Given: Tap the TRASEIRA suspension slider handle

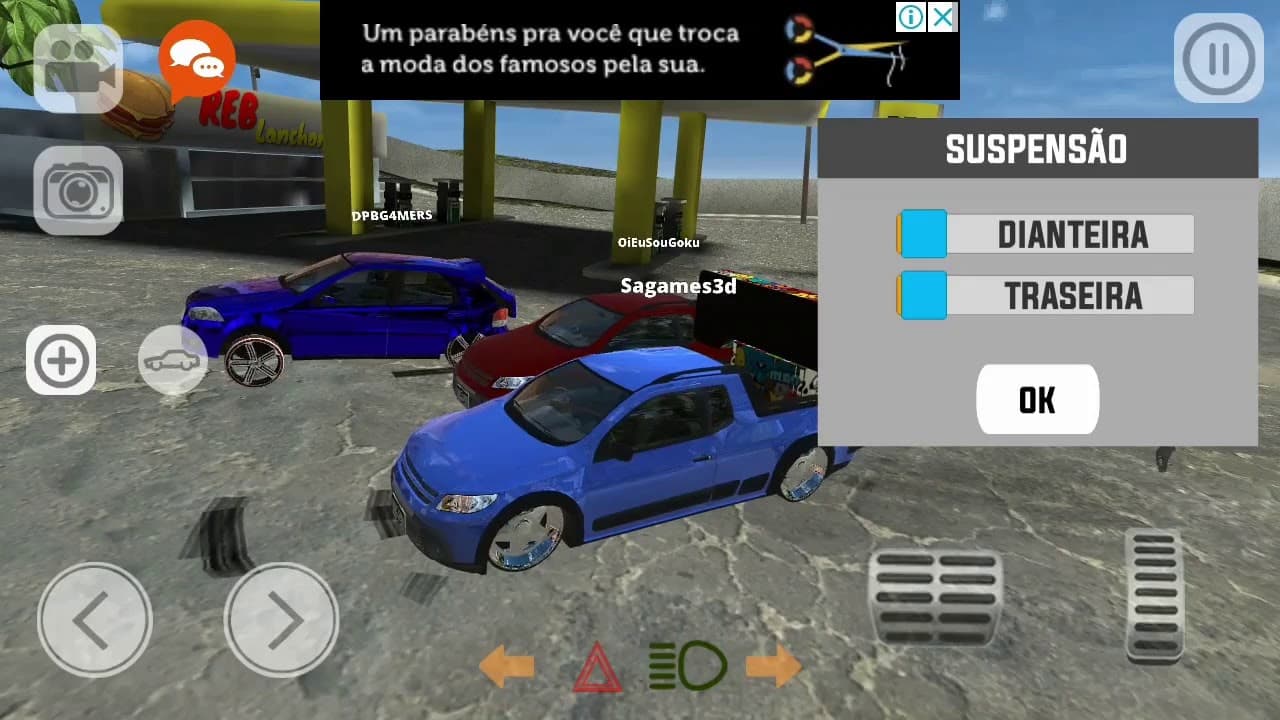Looking at the screenshot, I should (x=922, y=294).
